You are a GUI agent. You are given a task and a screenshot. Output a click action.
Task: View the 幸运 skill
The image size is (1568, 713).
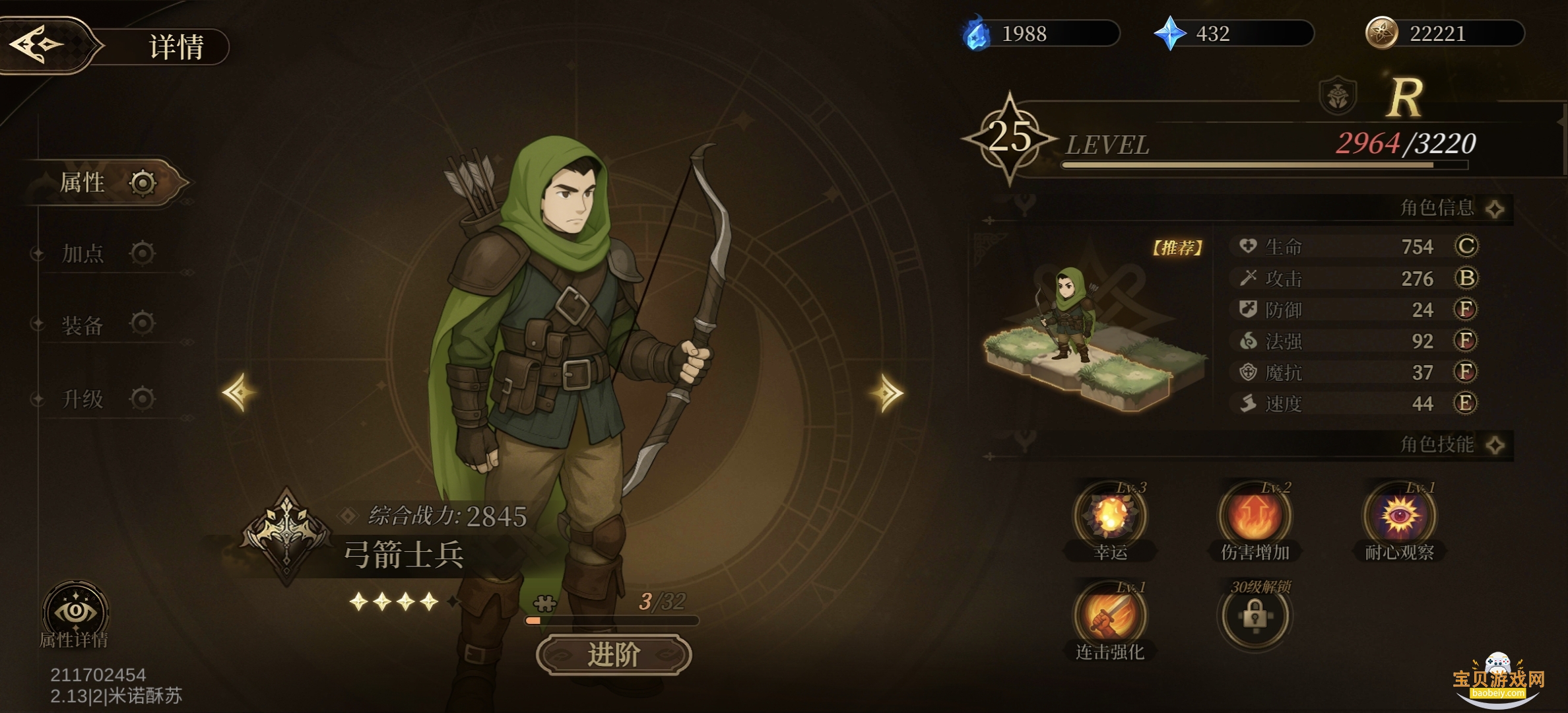[1110, 517]
